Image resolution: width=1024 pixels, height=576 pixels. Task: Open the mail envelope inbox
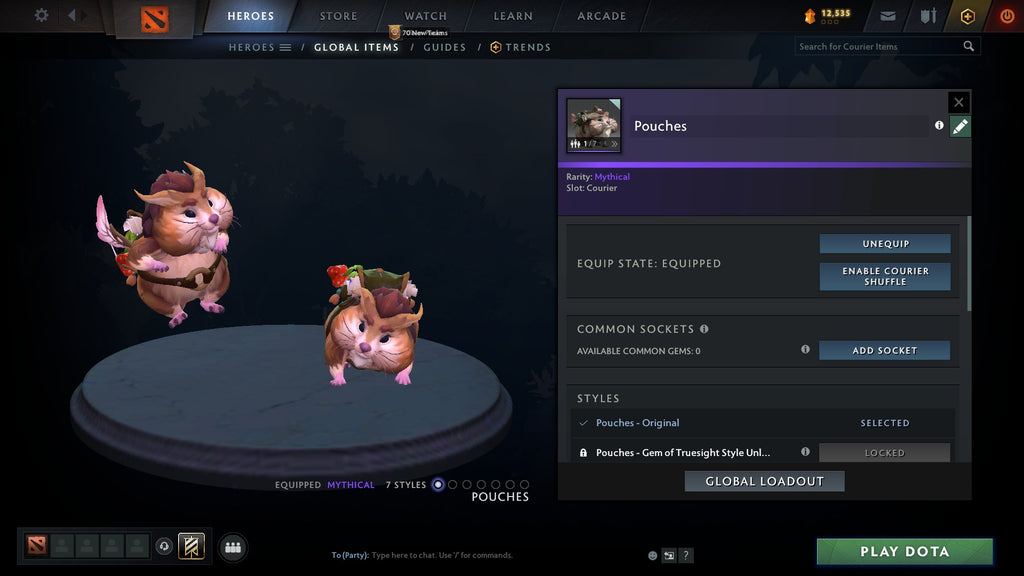click(x=888, y=16)
